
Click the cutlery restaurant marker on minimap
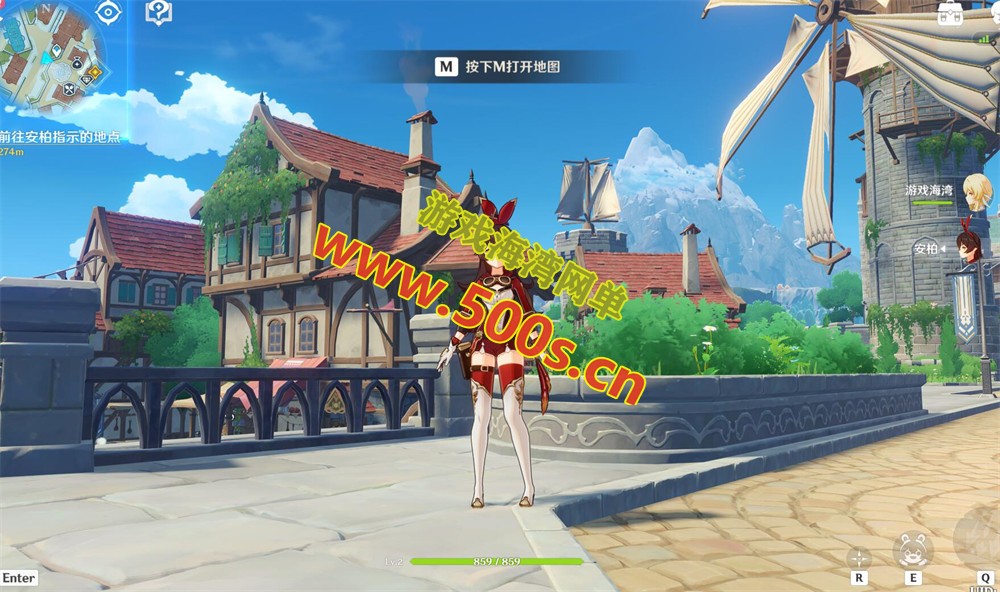[x=69, y=90]
